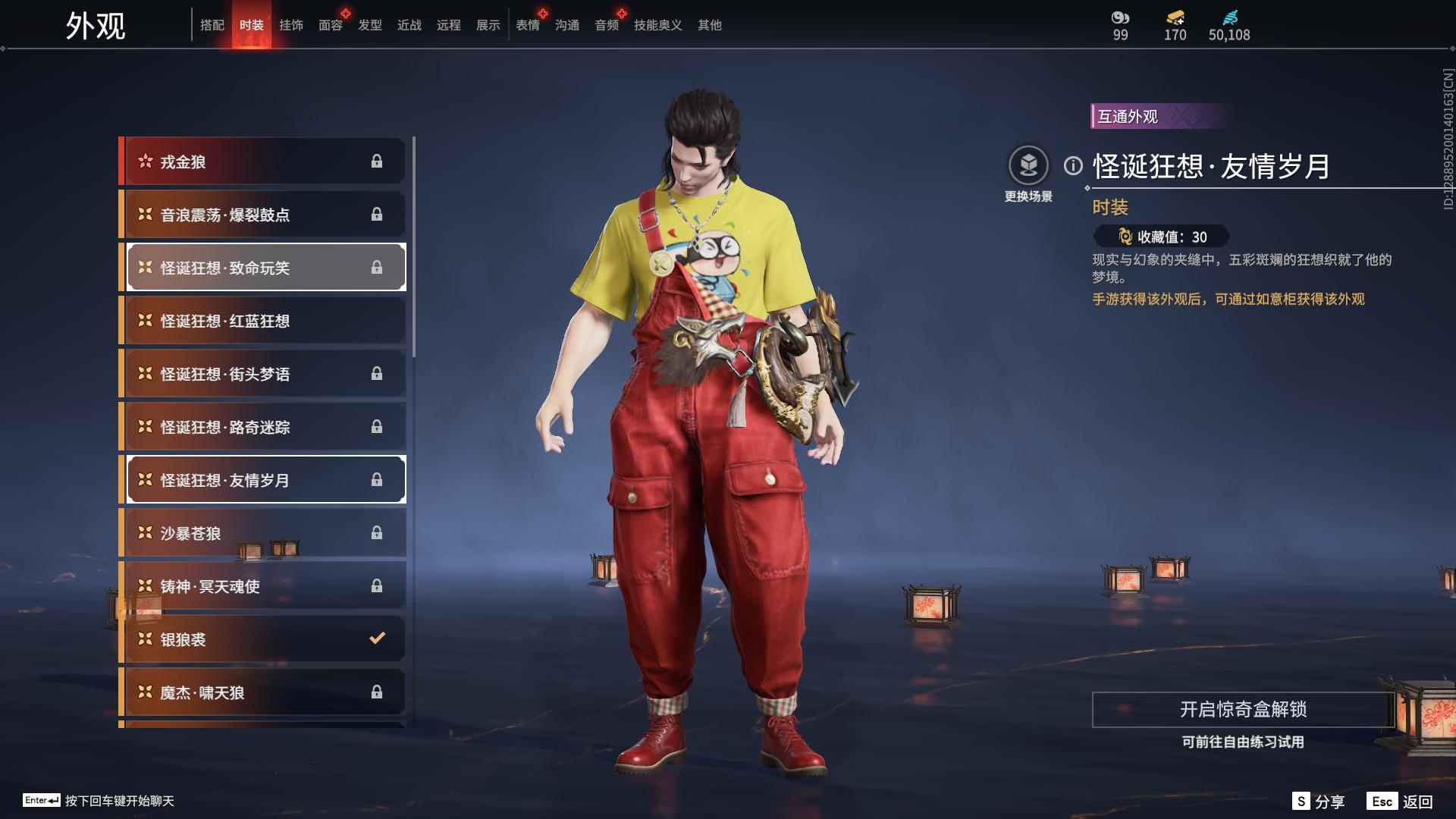Switch to the 挂饰 accessories tab
This screenshot has width=1456, height=819.
290,25
